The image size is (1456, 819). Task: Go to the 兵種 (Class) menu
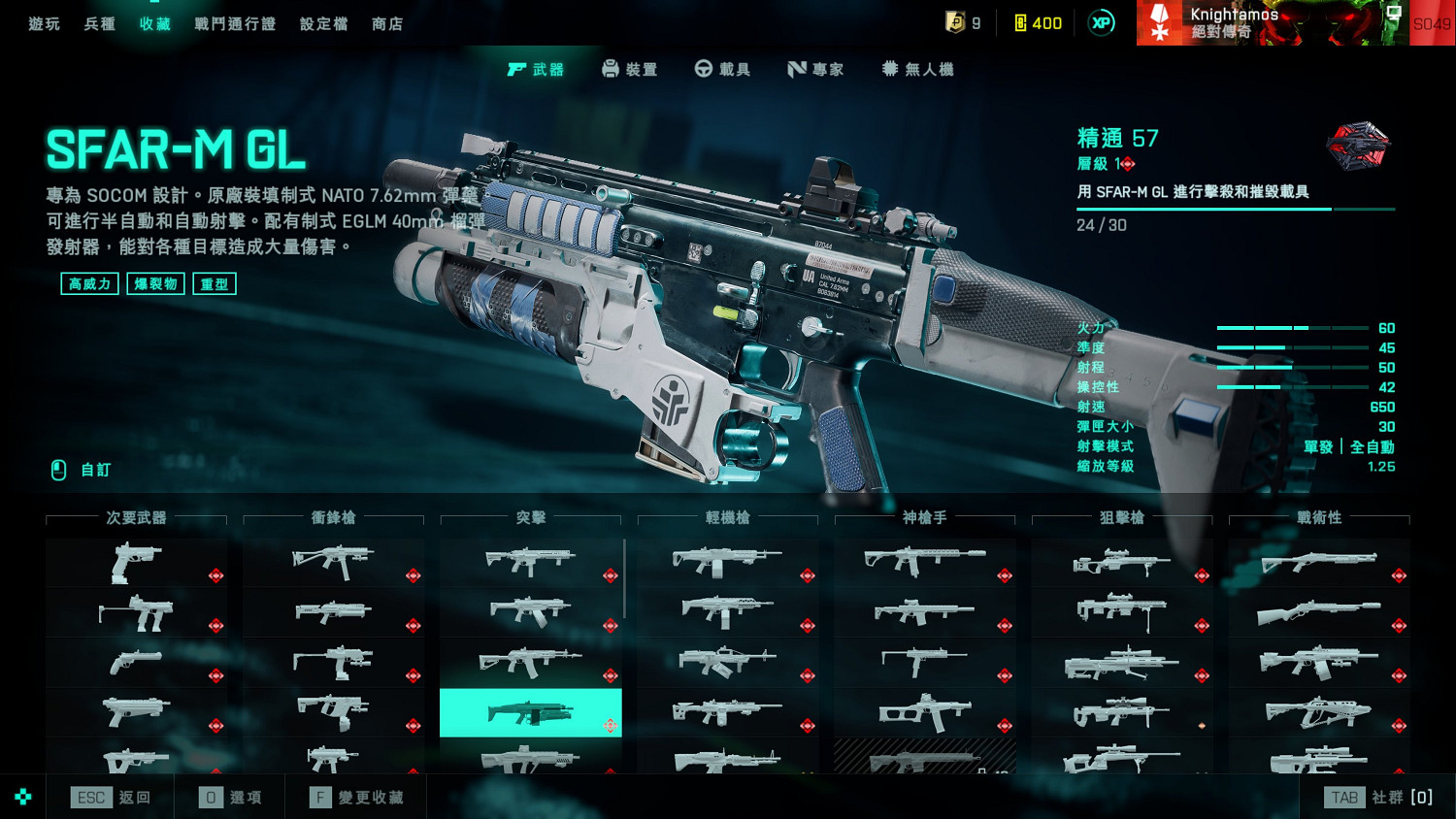click(x=100, y=23)
